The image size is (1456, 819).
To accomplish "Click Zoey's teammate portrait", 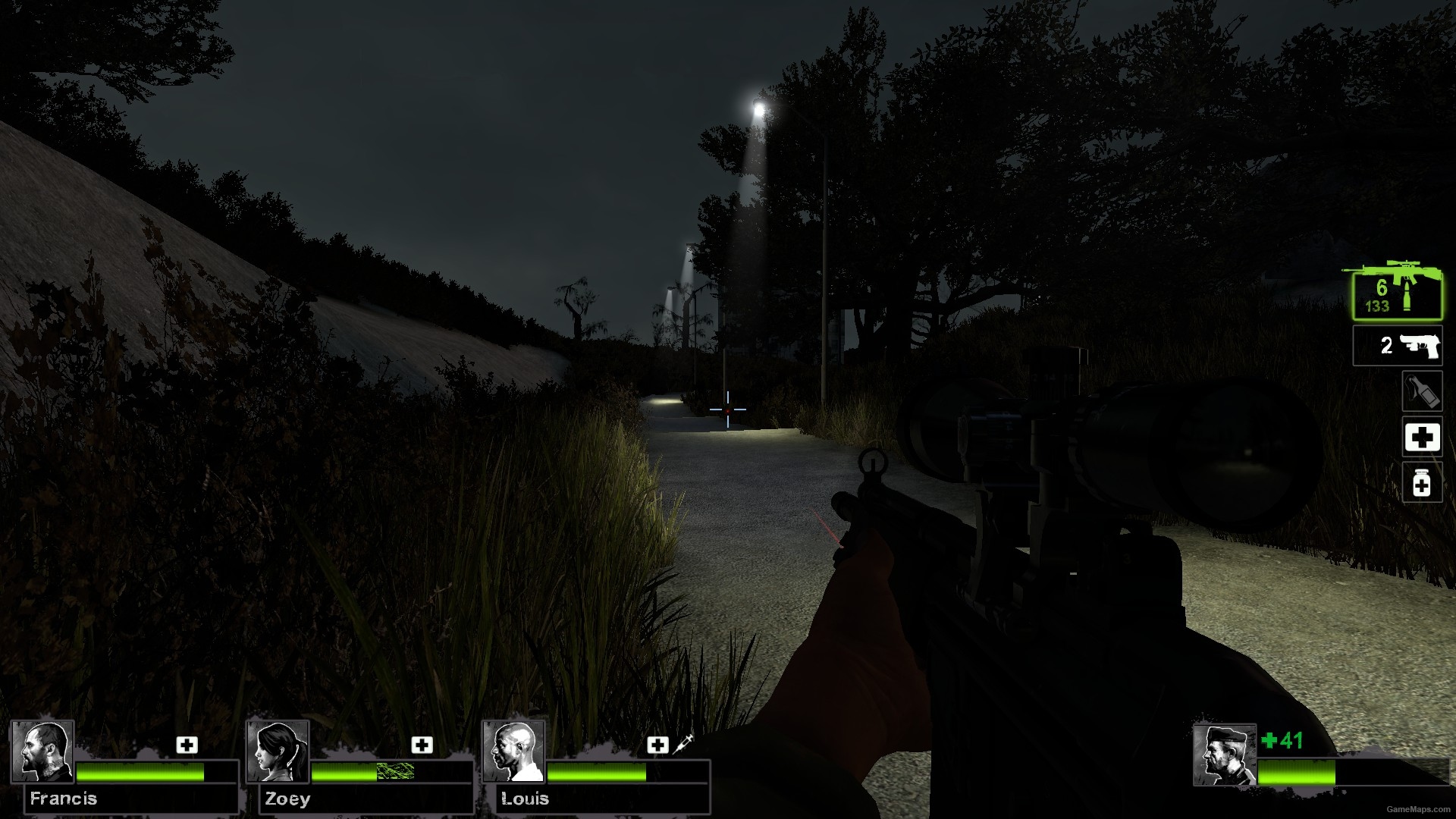I will [278, 752].
